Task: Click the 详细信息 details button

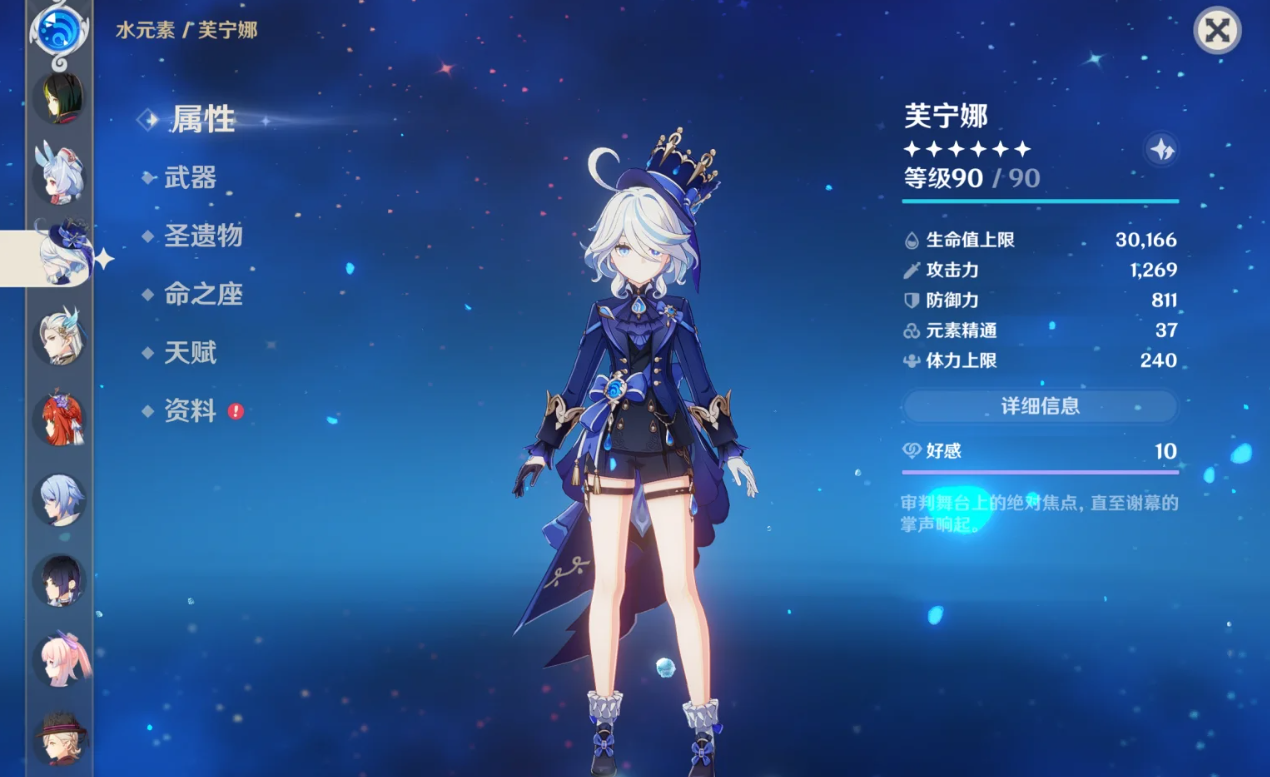Action: 1040,406
